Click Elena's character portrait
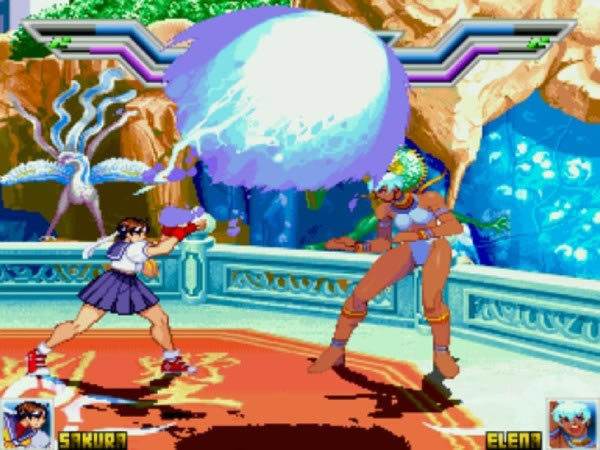Screen dimensions: 600x450 pyautogui.click(x=571, y=424)
